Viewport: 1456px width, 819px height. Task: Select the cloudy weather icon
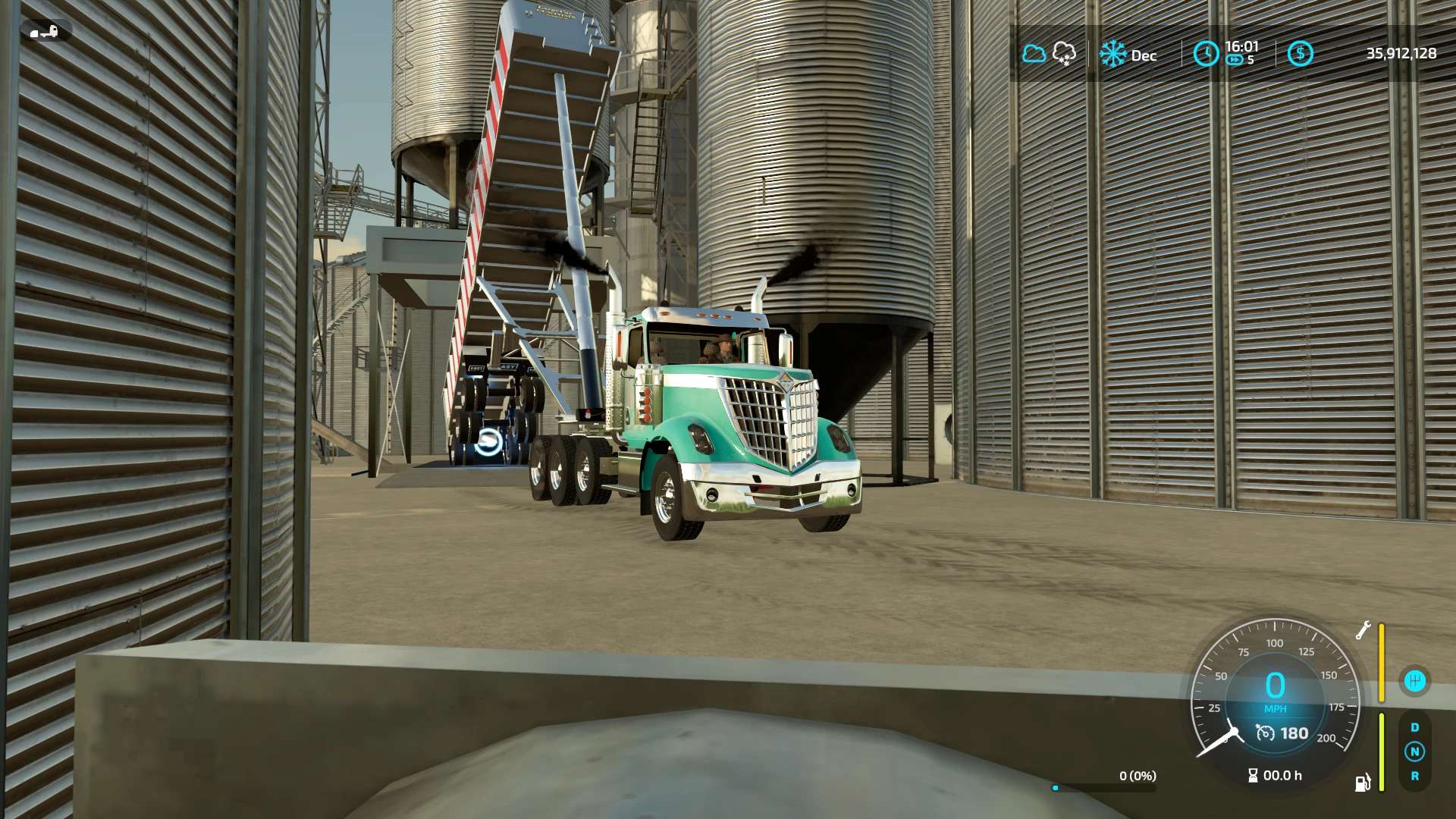point(1034,54)
